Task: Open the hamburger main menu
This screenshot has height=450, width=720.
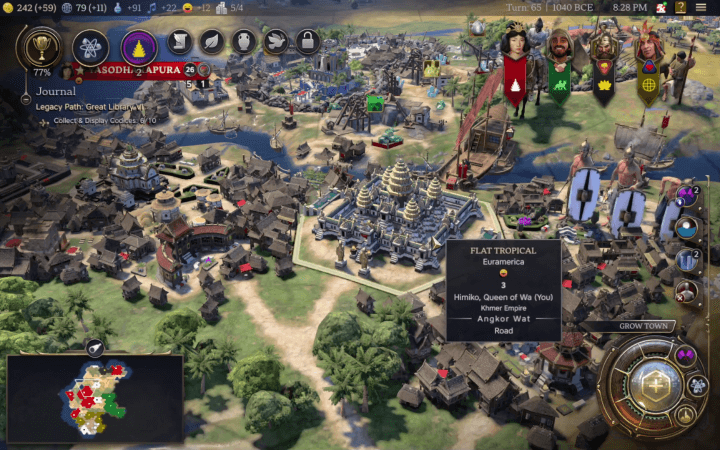Action: point(702,8)
